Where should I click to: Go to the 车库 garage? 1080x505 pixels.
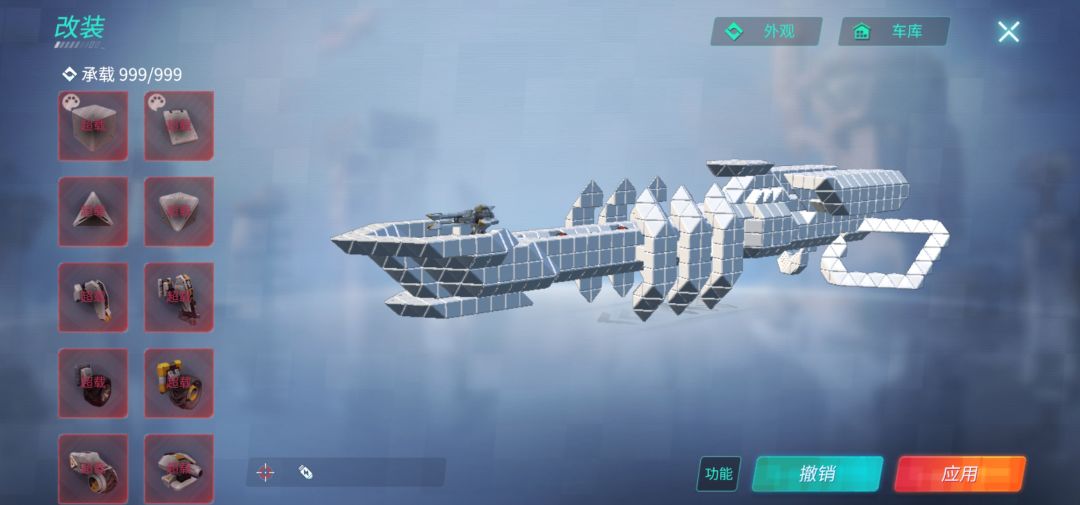[893, 32]
